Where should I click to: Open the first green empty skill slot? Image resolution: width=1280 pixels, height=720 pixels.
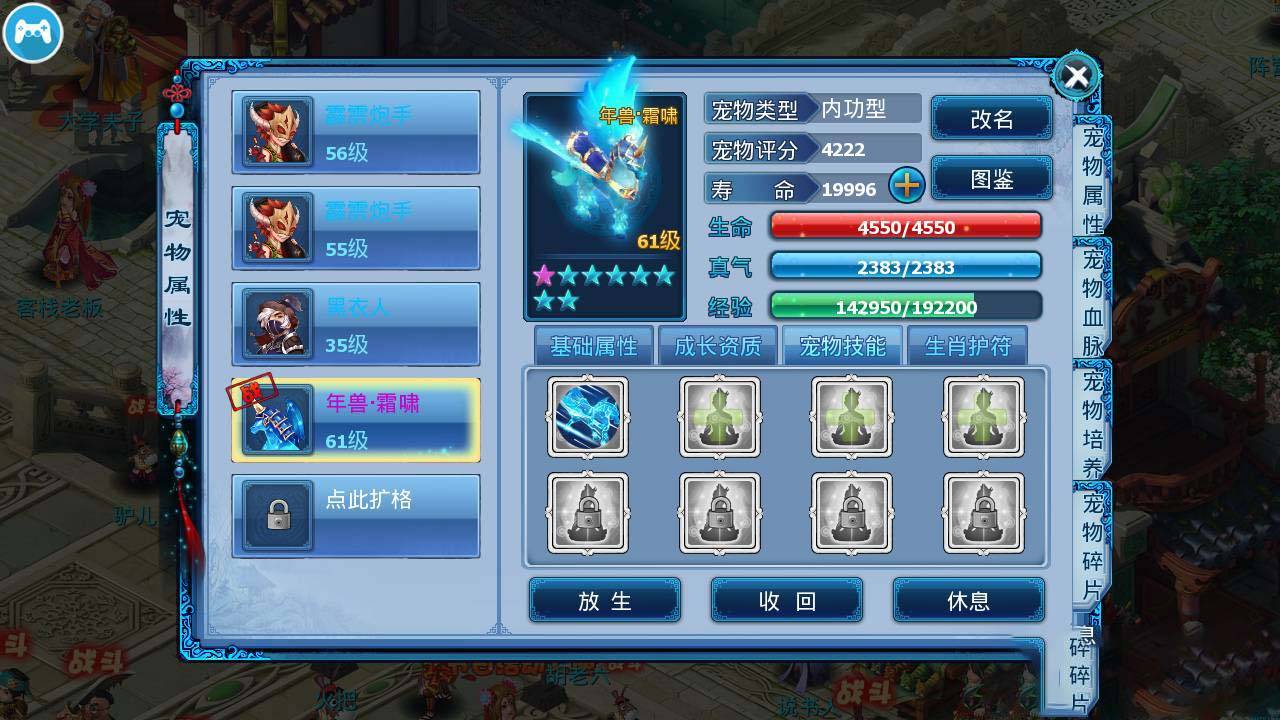[720, 417]
